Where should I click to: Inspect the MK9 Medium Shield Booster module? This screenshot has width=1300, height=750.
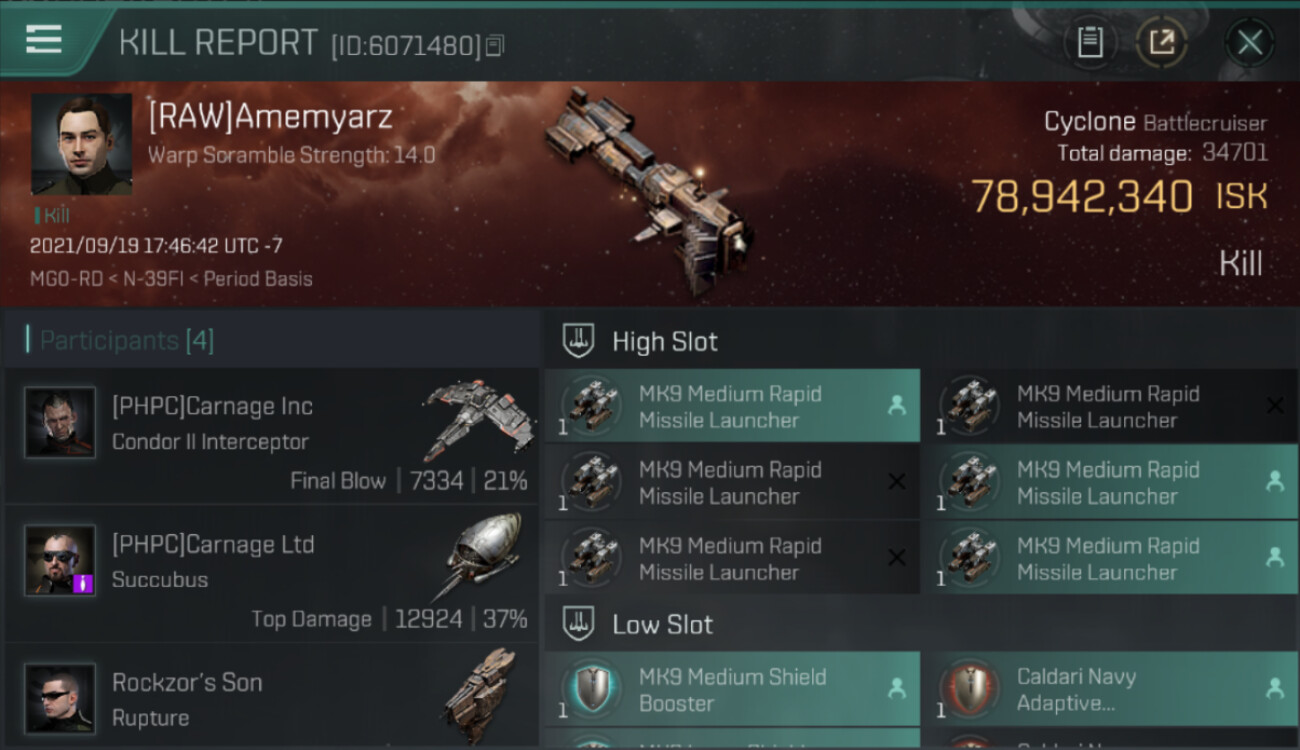point(731,689)
